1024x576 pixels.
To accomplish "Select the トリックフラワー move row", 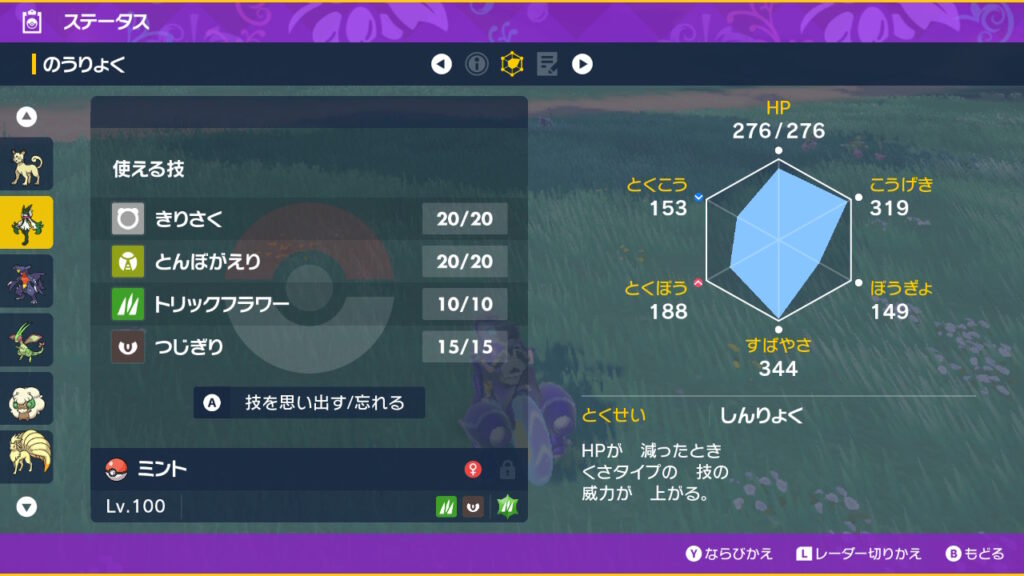I will [309, 304].
